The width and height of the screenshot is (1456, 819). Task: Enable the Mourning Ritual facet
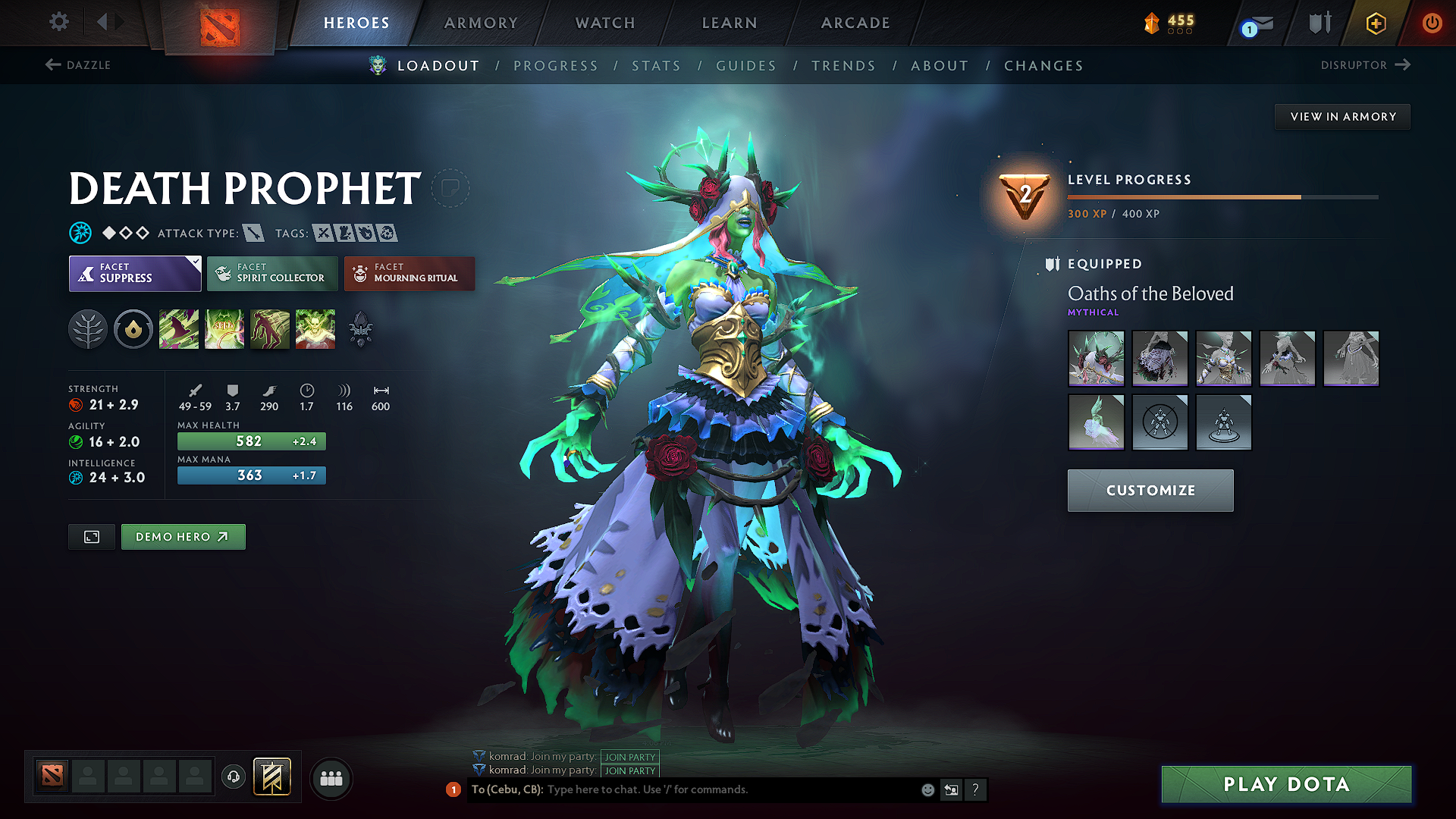[409, 273]
